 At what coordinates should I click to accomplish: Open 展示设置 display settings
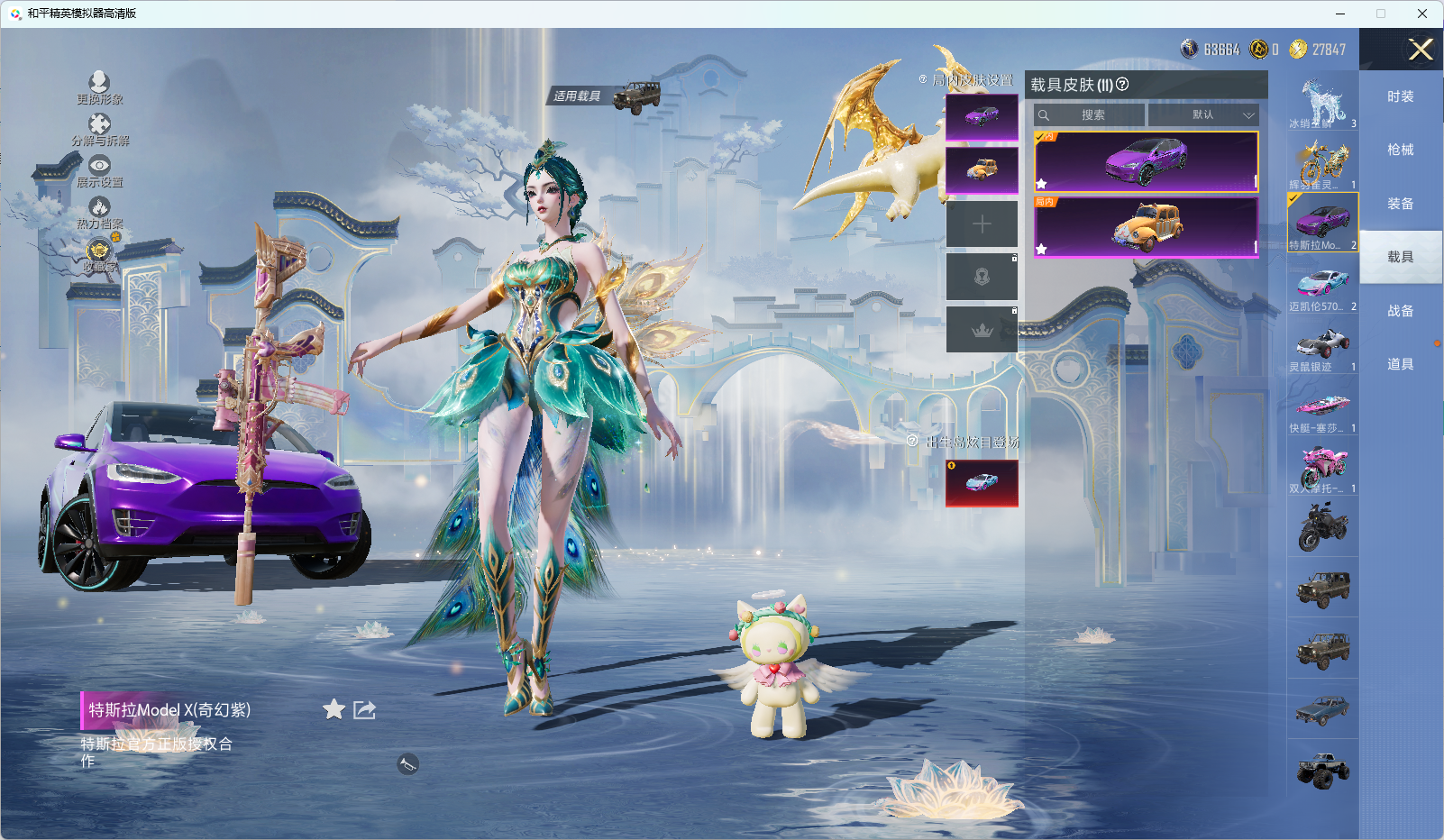pyautogui.click(x=99, y=171)
